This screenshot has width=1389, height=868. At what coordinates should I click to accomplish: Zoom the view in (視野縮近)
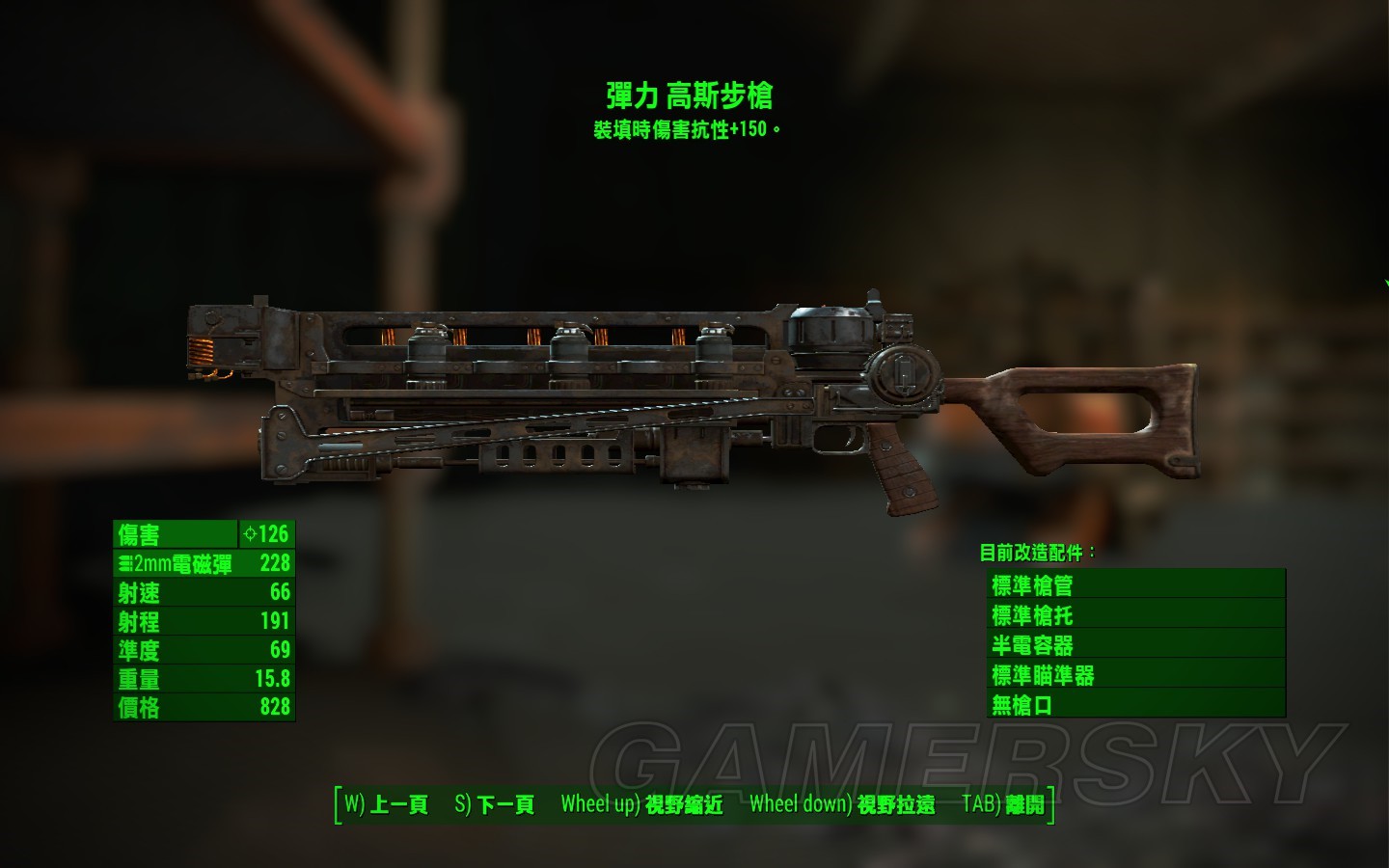tap(641, 804)
